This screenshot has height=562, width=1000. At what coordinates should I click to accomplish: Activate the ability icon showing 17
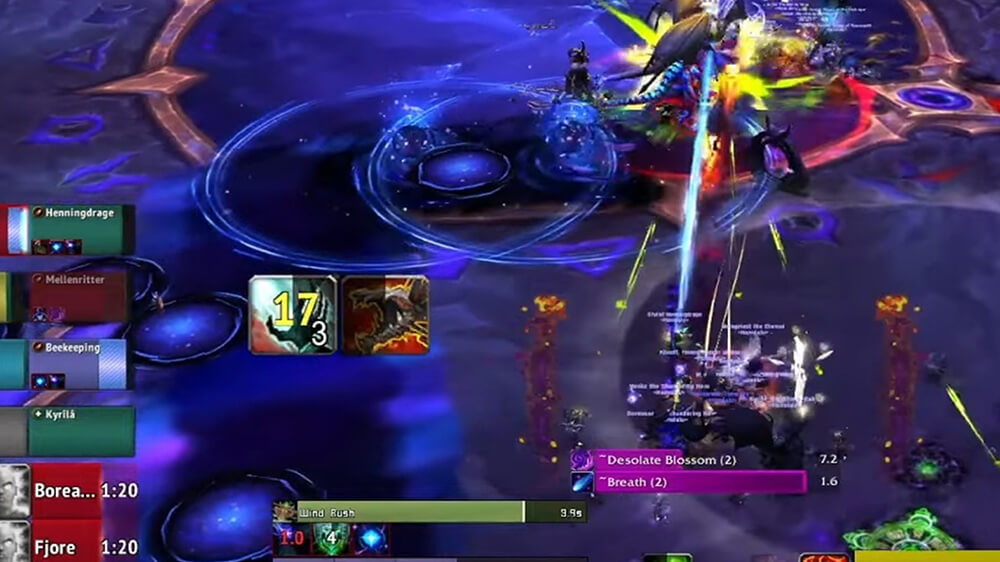[x=292, y=315]
